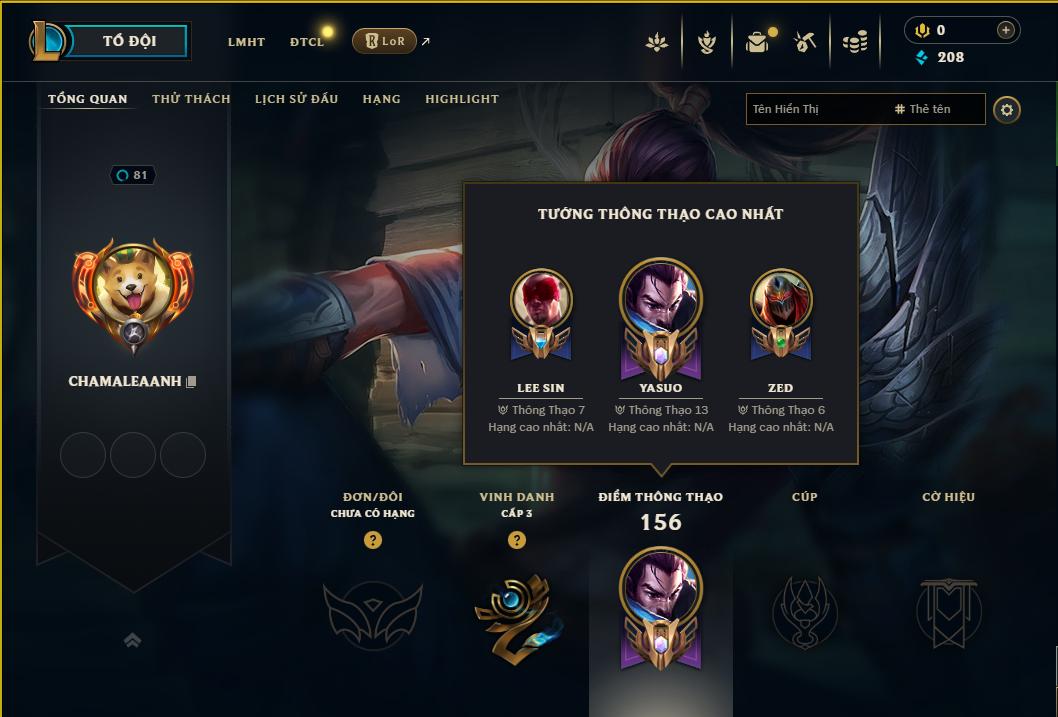Click the TỔ ĐỘI party button
Screen dimensions: 1058x717
129,41
